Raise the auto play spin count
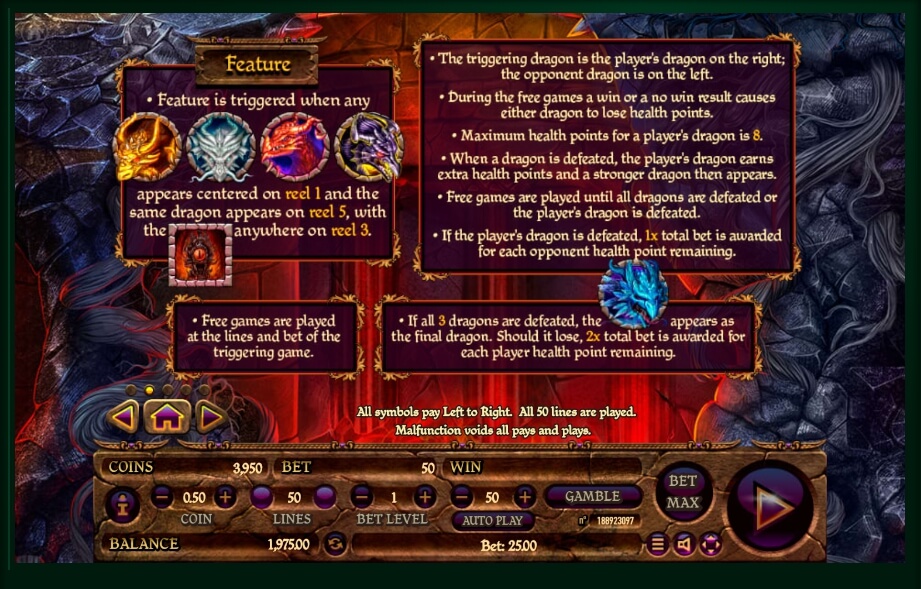The image size is (921, 589). tap(524, 497)
